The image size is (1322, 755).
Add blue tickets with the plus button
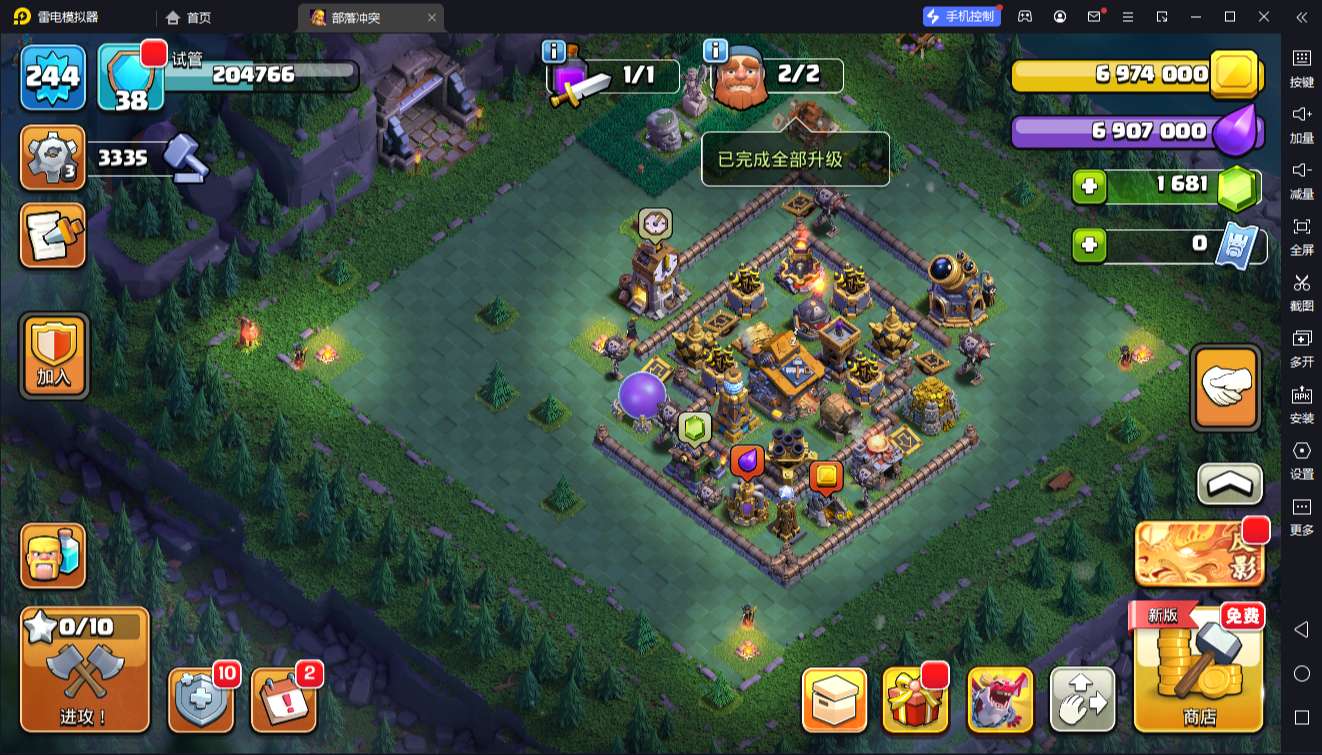pyautogui.click(x=1090, y=244)
